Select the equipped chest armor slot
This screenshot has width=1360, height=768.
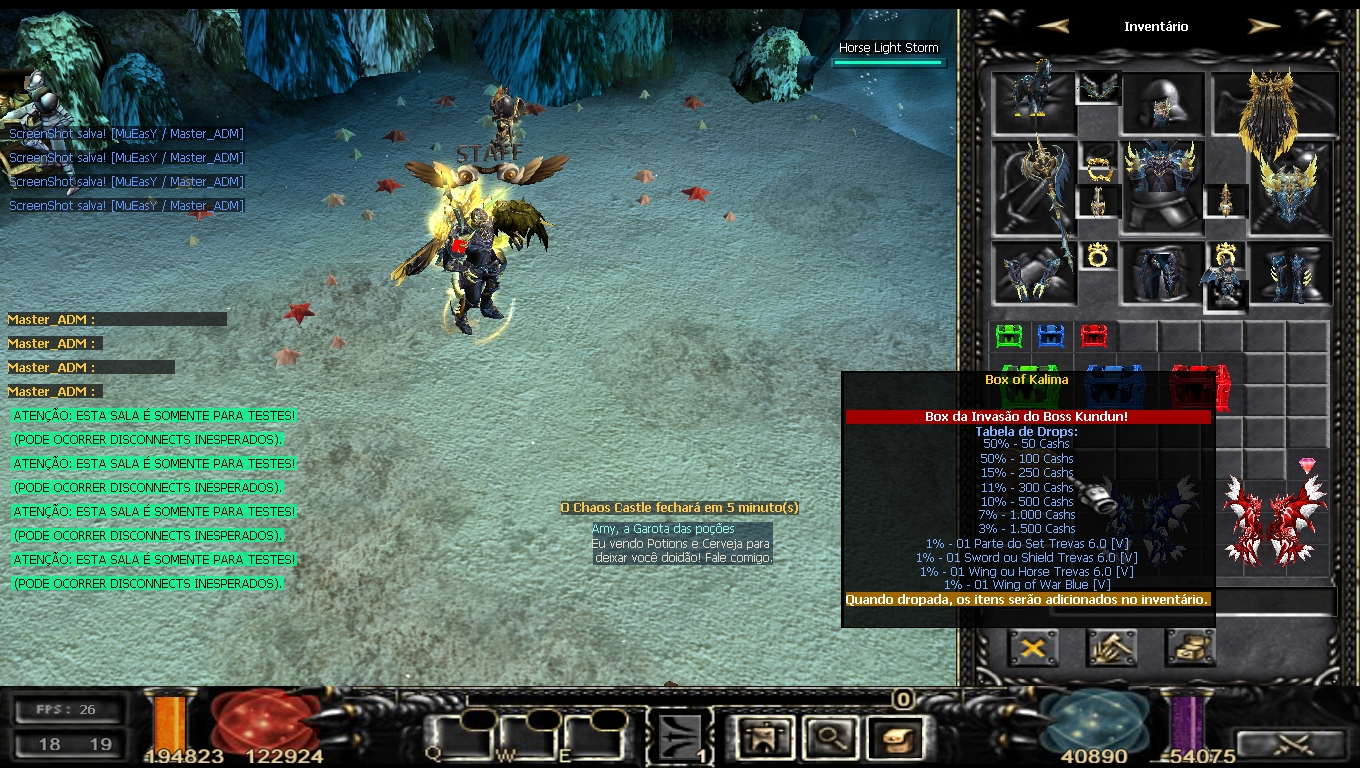click(x=1161, y=186)
